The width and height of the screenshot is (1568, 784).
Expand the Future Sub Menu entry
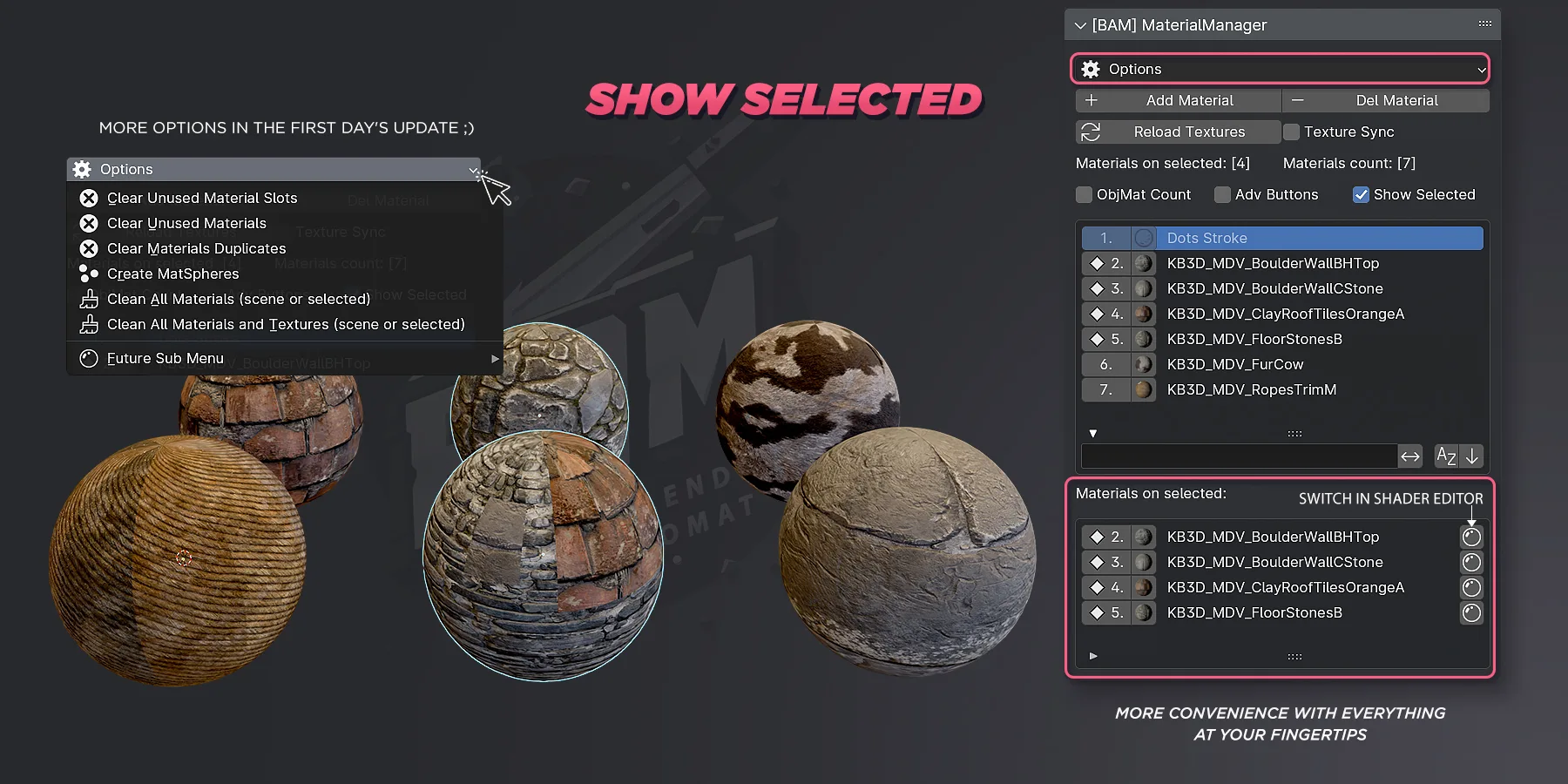coord(494,358)
